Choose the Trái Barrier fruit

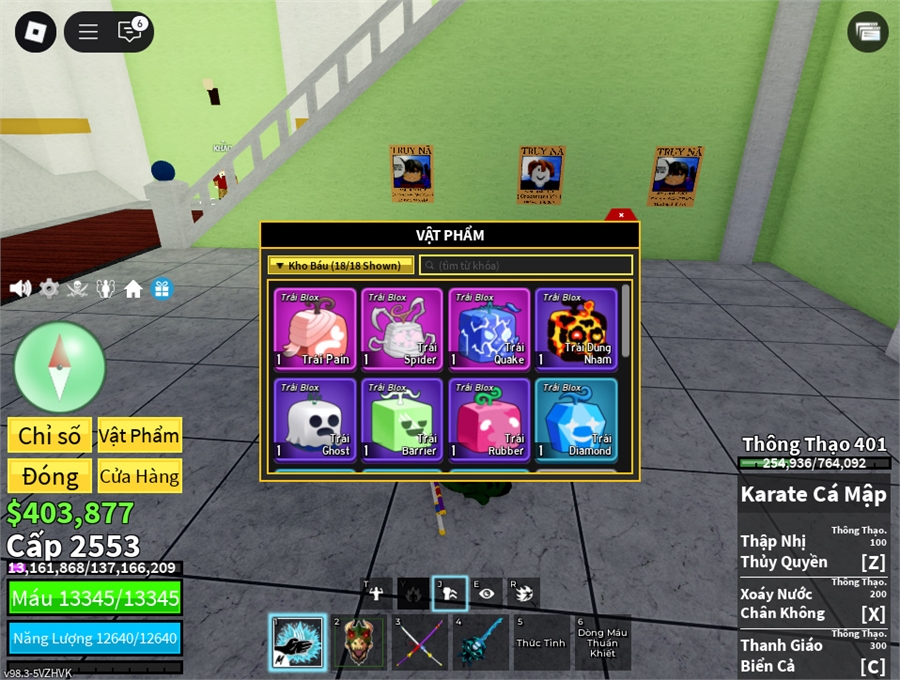(402, 419)
